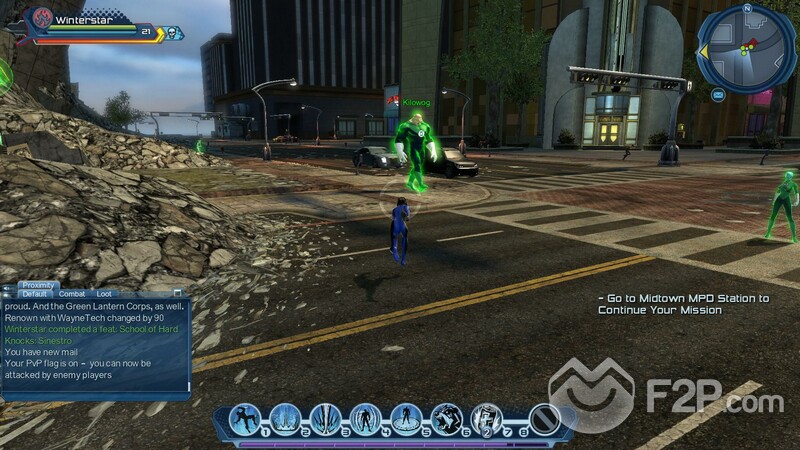
Task: Activate the kicking figure ability in slot 1
Action: (x=245, y=418)
